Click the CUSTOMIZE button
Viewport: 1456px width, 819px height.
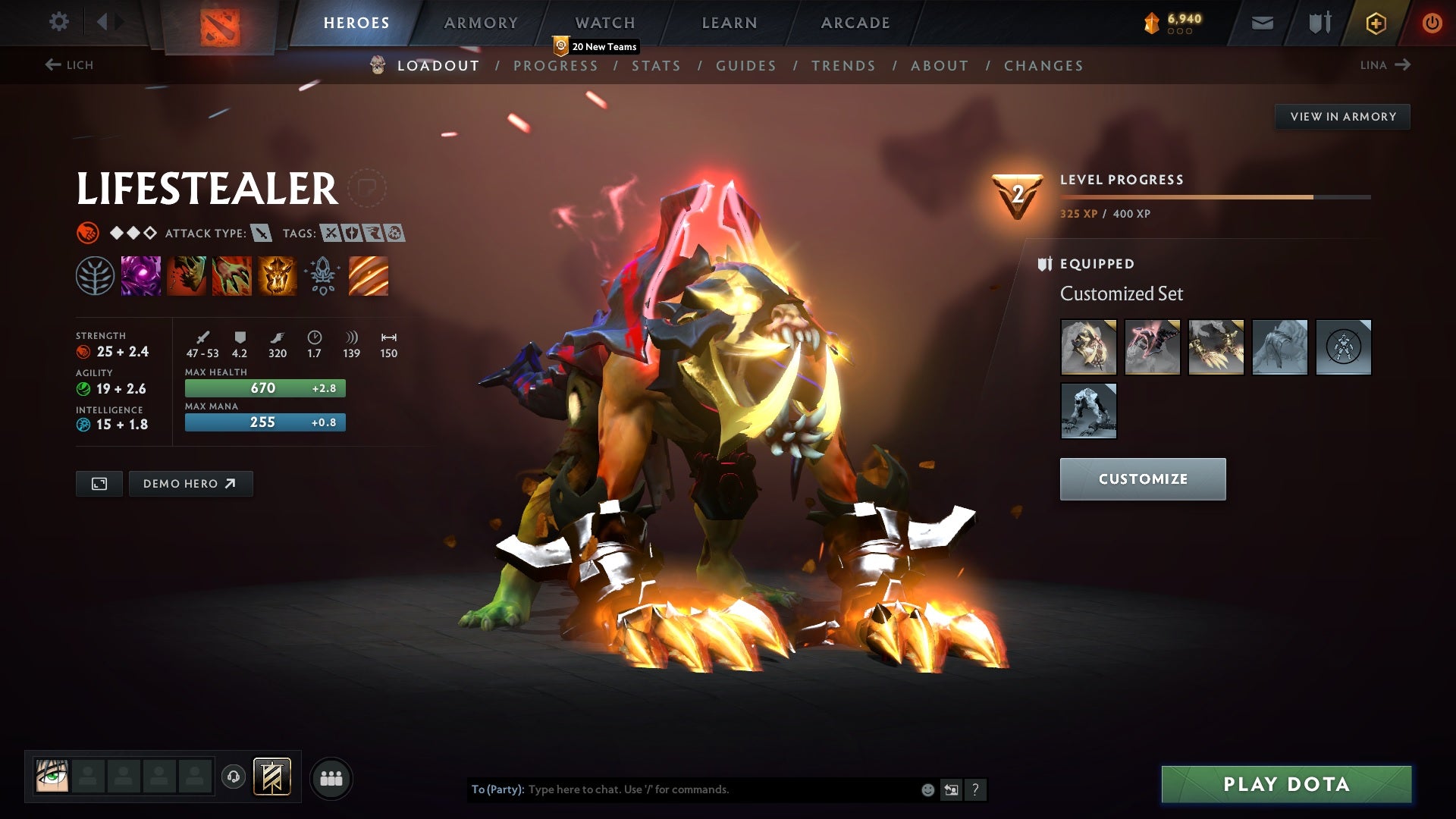tap(1142, 479)
